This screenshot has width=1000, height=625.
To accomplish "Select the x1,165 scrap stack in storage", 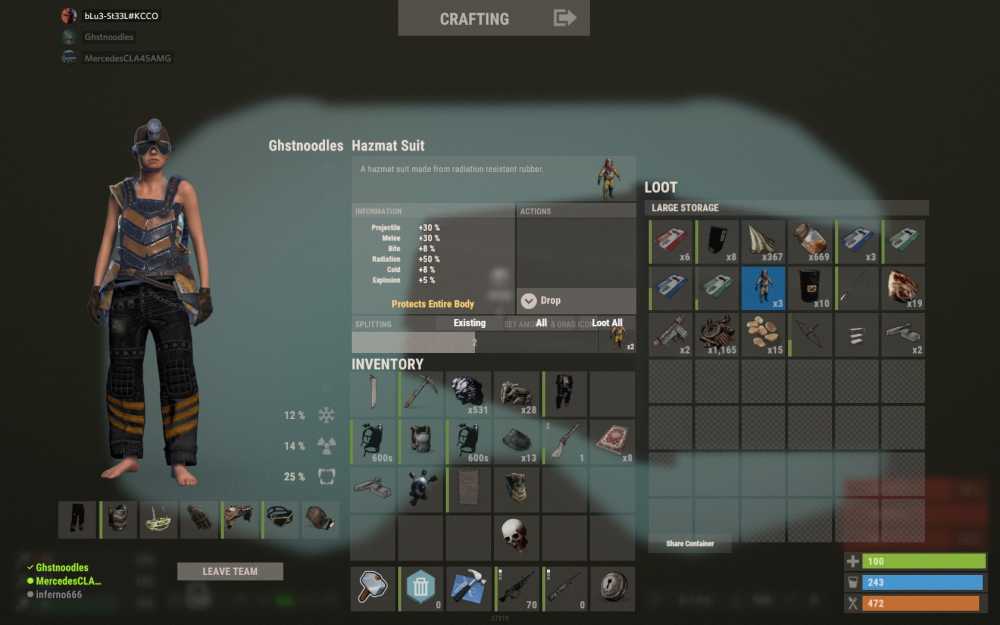I will click(x=717, y=334).
